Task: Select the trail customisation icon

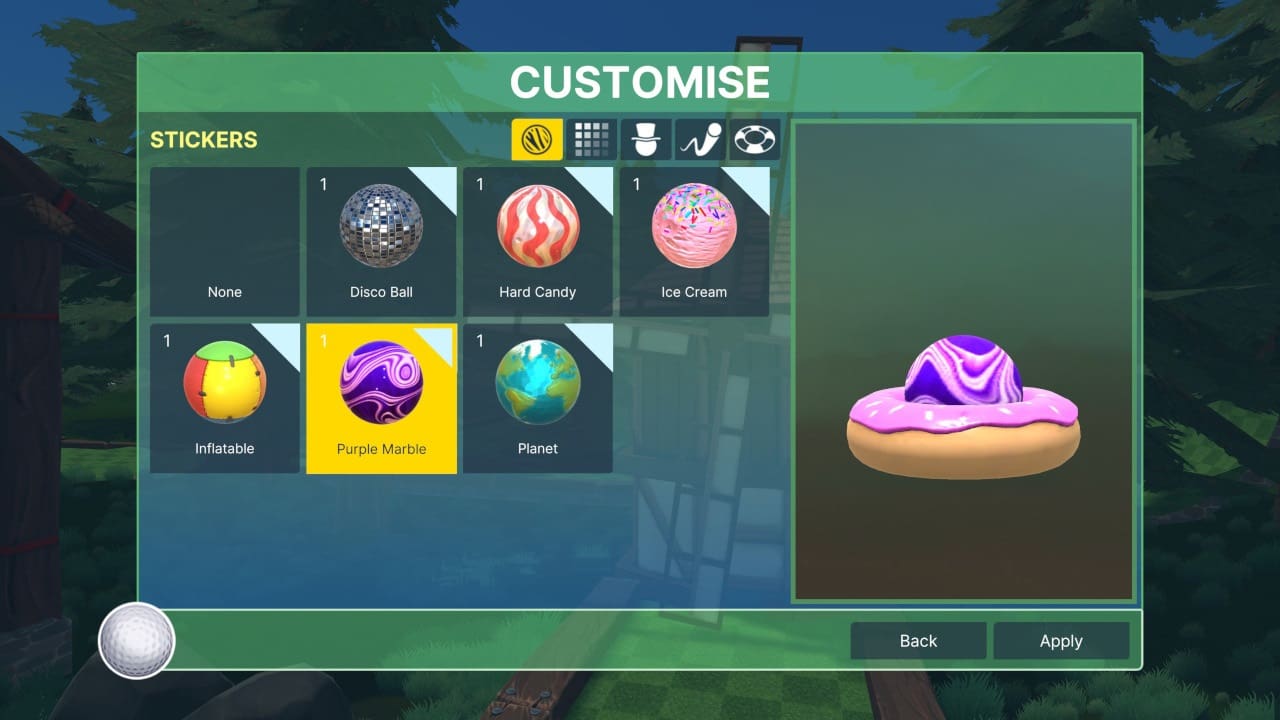Action: tap(700, 140)
